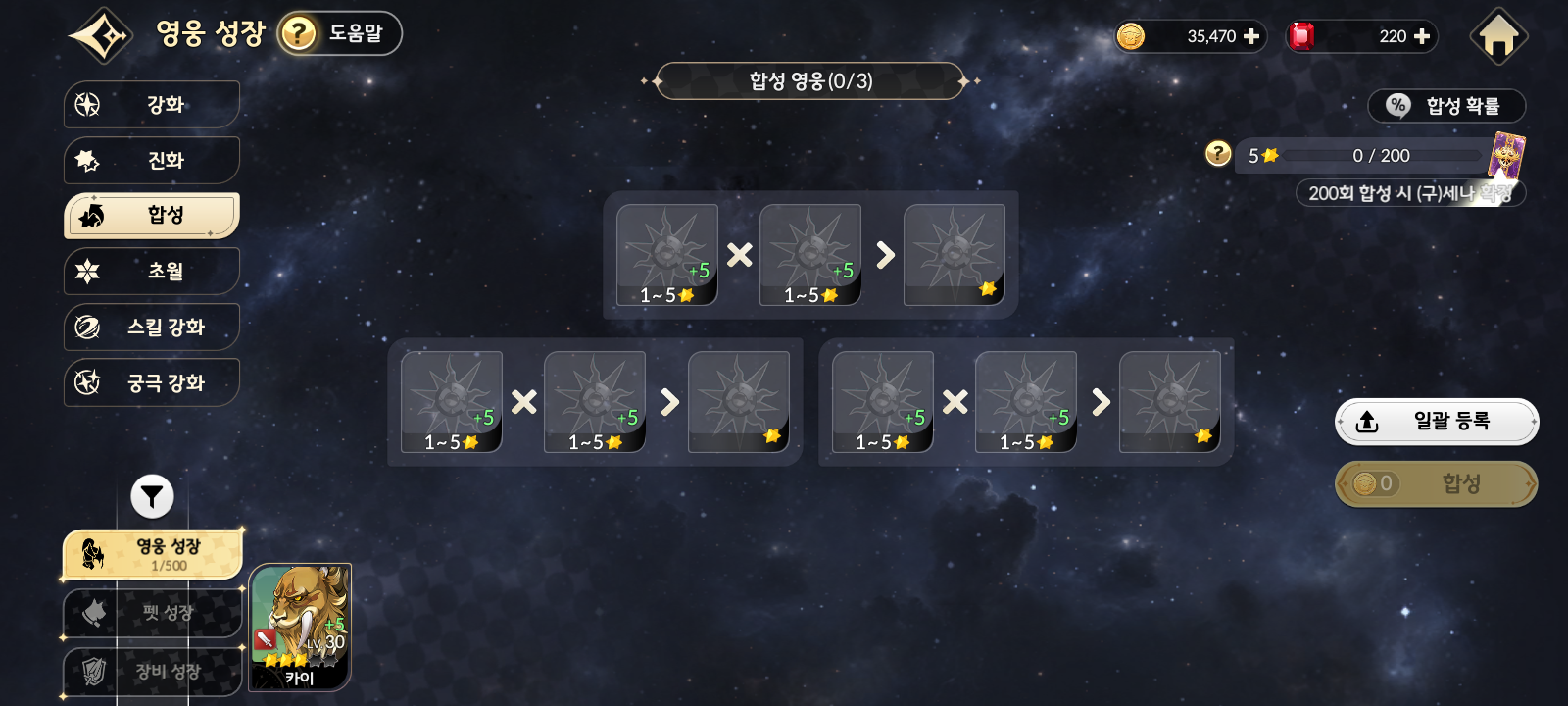Click the 0/200 fusion progress bar
1568x706 pixels.
[1382, 155]
